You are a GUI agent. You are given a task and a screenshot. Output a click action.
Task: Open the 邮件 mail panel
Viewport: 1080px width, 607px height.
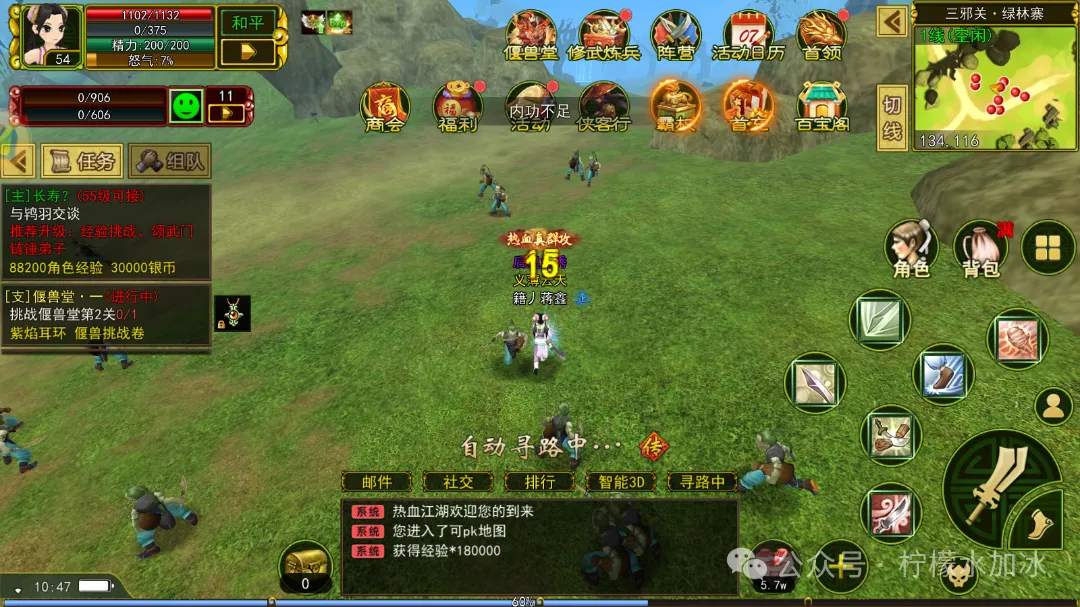point(377,482)
